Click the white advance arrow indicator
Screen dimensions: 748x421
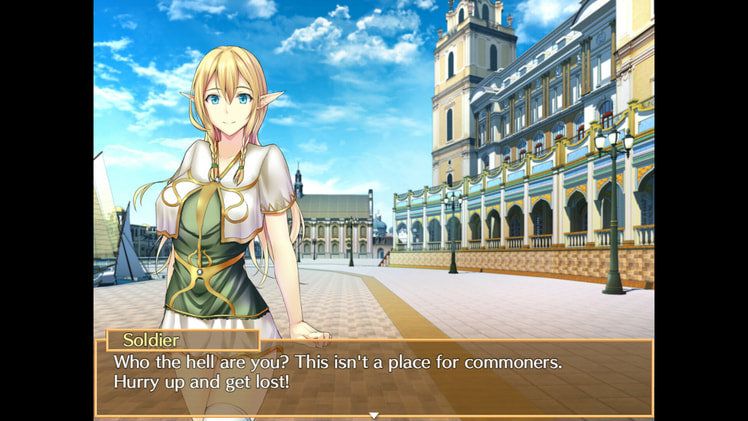pyautogui.click(x=374, y=414)
